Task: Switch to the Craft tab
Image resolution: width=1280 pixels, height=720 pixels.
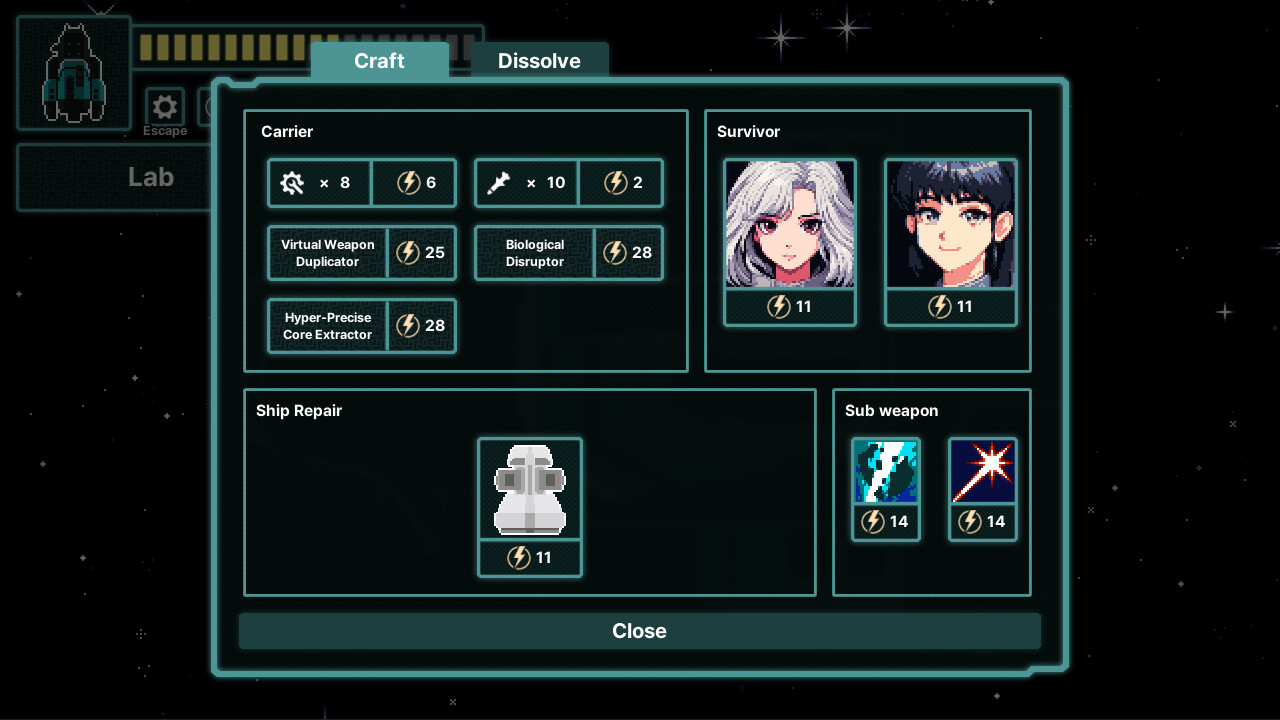Action: [380, 61]
